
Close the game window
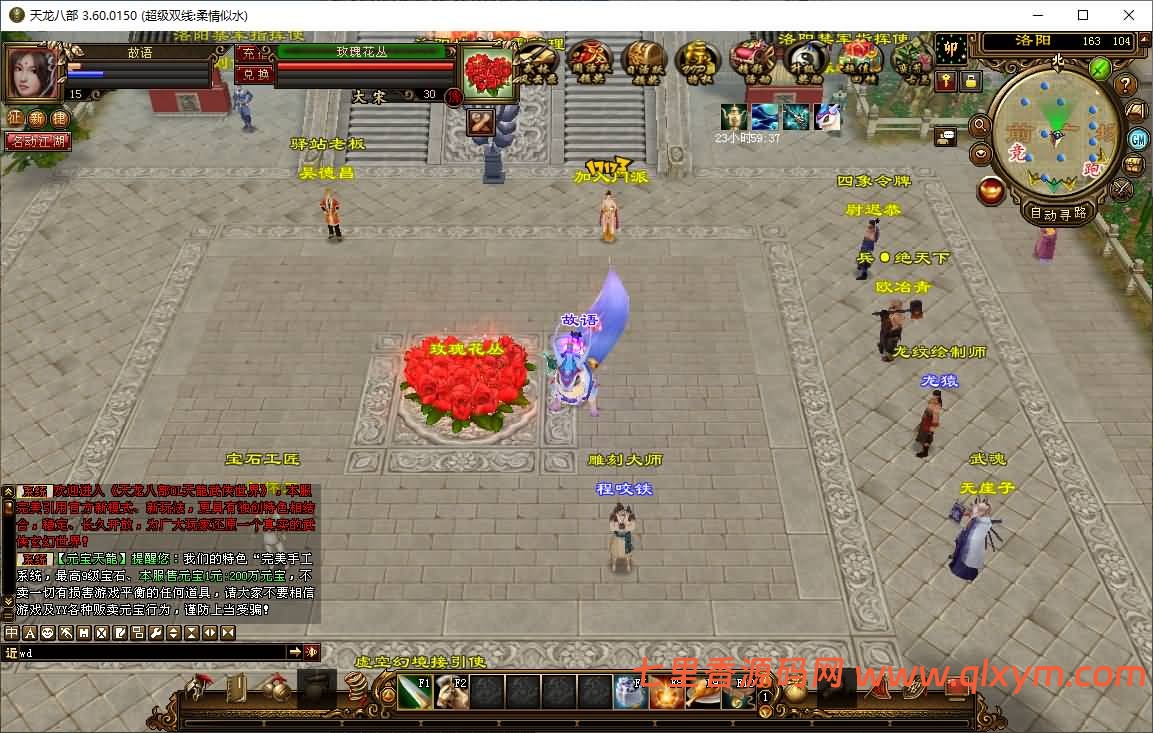point(1129,15)
